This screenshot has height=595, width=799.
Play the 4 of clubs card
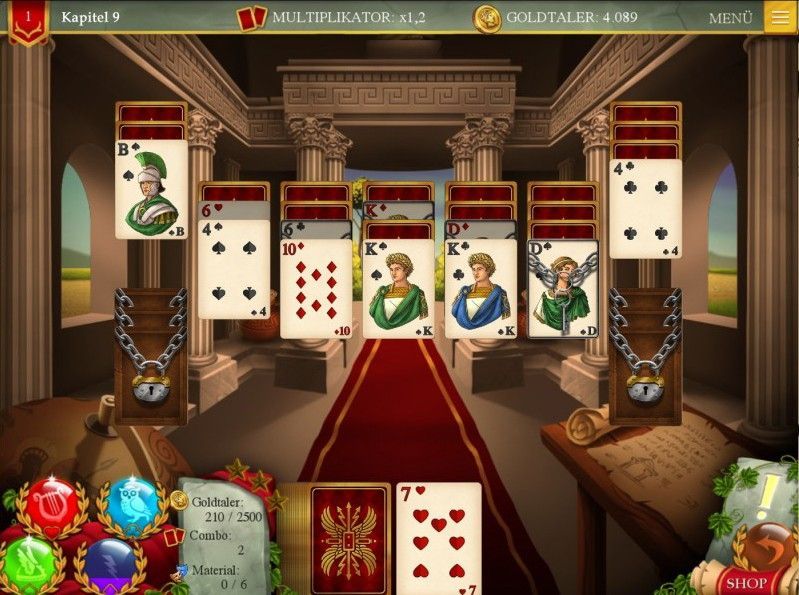coord(645,208)
